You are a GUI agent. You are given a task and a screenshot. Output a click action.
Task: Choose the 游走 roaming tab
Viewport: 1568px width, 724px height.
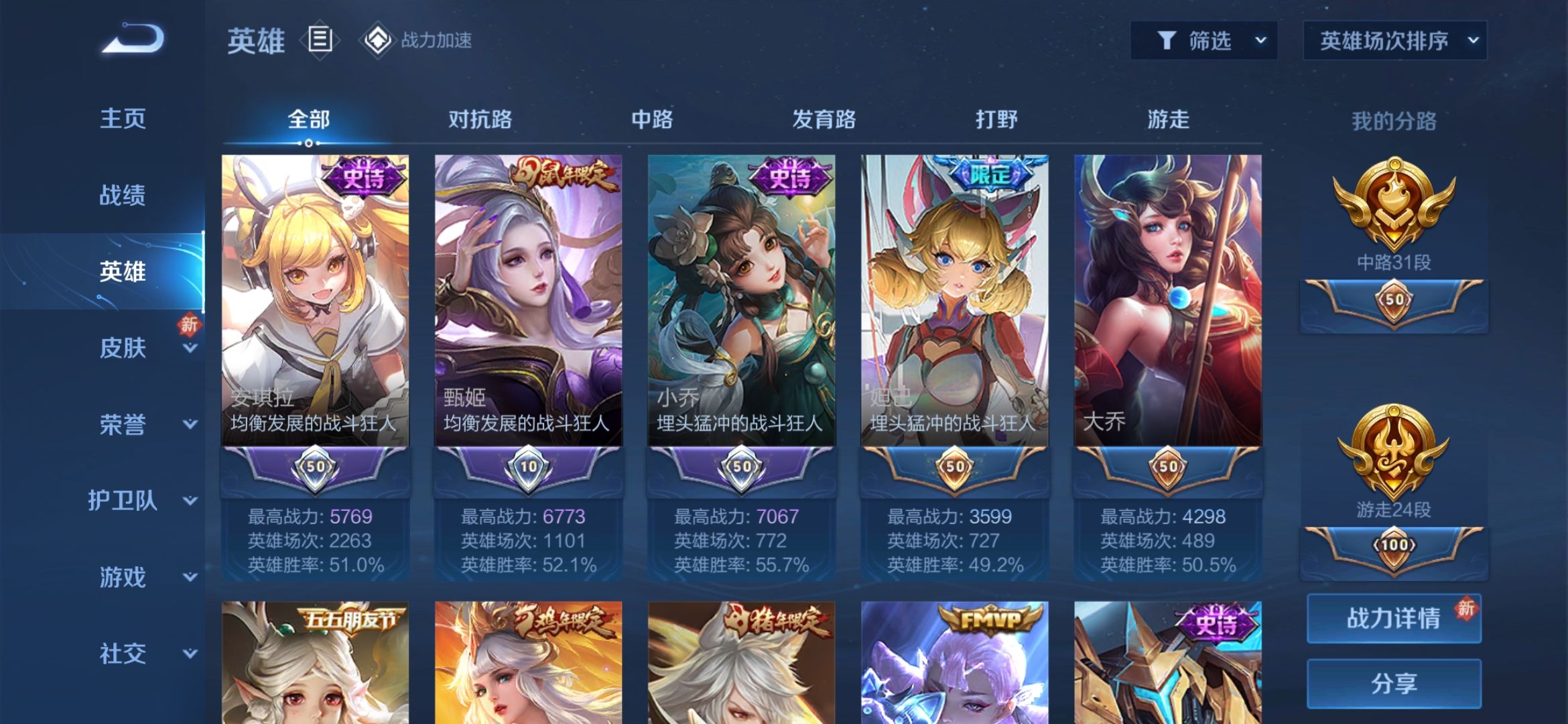1168,120
